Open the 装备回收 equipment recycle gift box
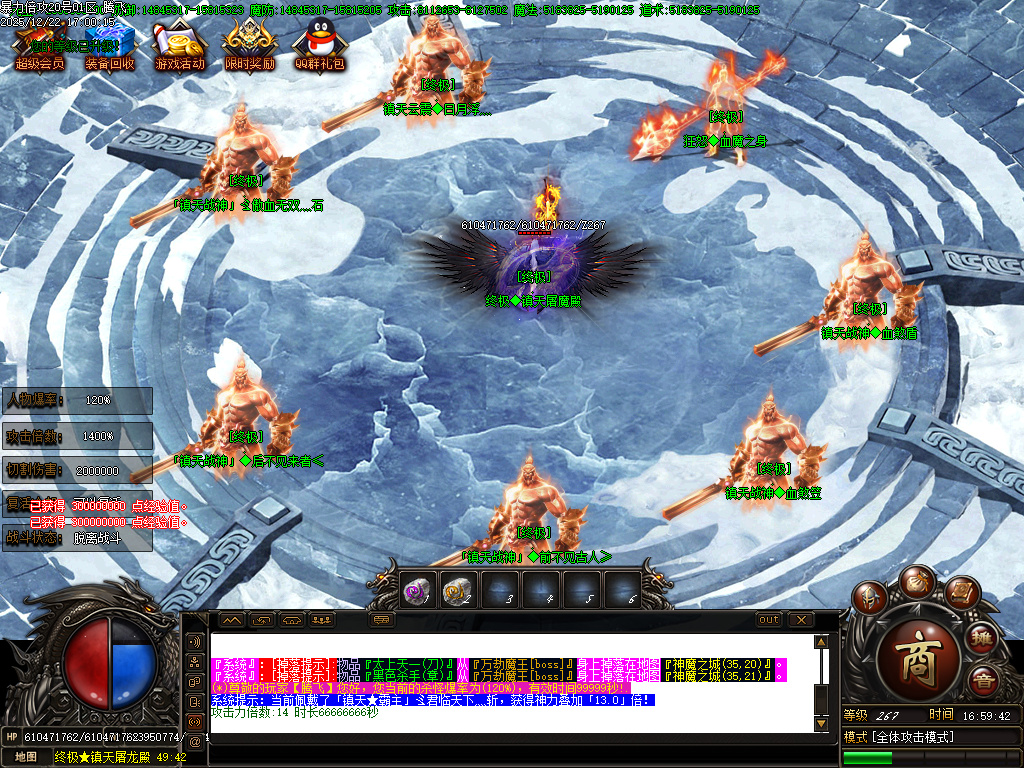Viewport: 1024px width, 768px height. (109, 45)
